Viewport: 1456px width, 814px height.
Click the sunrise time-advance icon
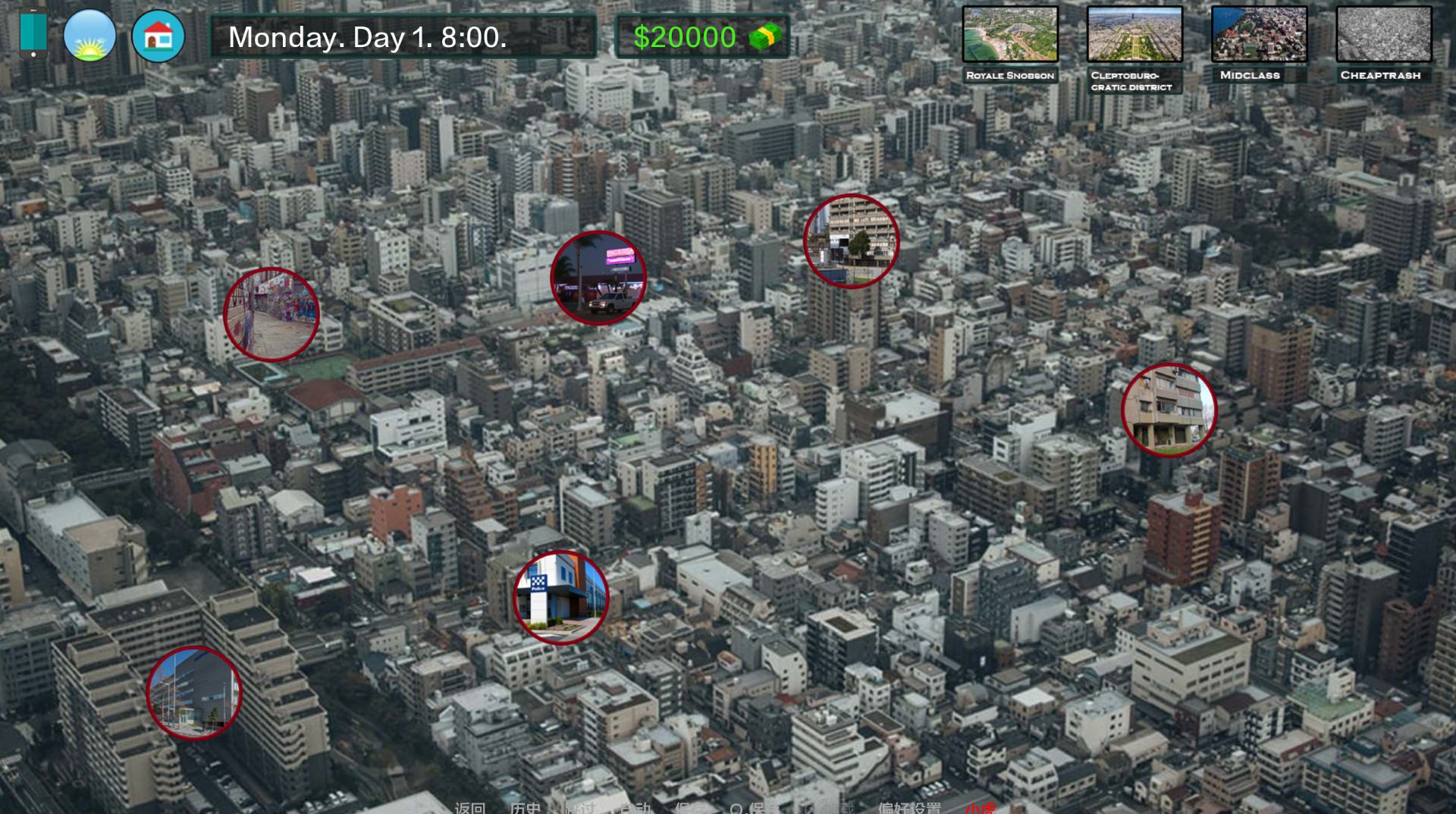click(89, 35)
